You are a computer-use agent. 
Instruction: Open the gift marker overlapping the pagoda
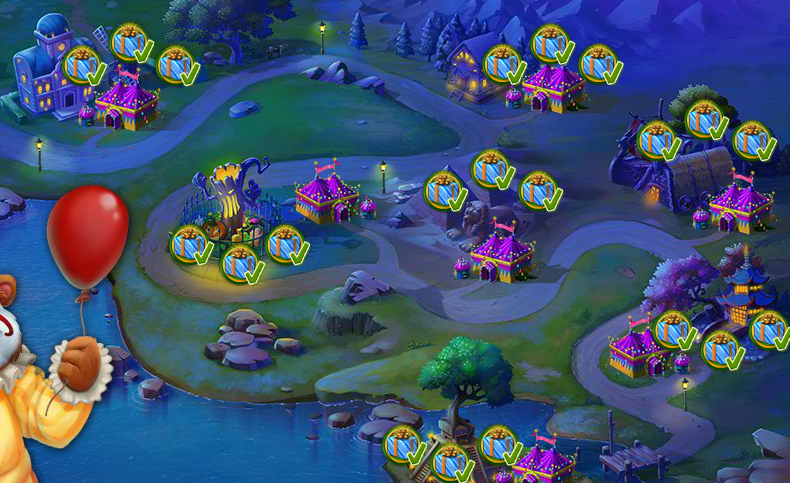tap(768, 328)
